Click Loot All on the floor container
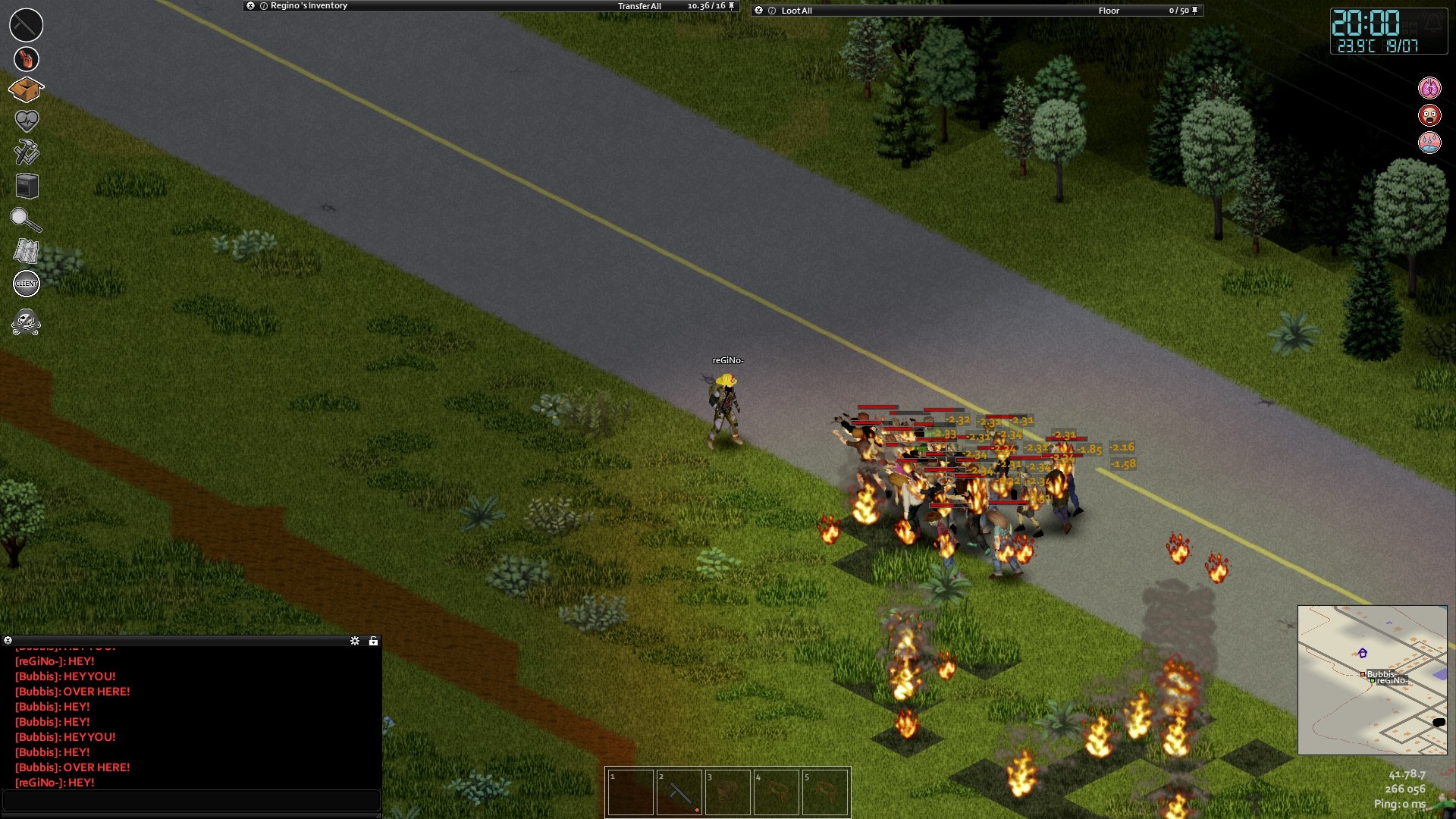Screen dimensions: 1456x819 pyautogui.click(x=796, y=11)
